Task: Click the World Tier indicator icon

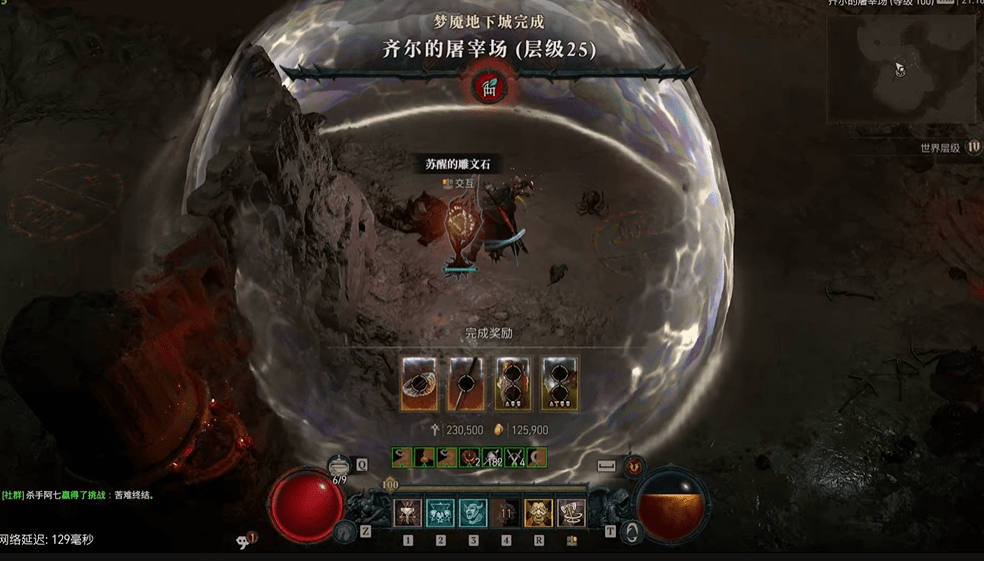Action: pos(972,148)
